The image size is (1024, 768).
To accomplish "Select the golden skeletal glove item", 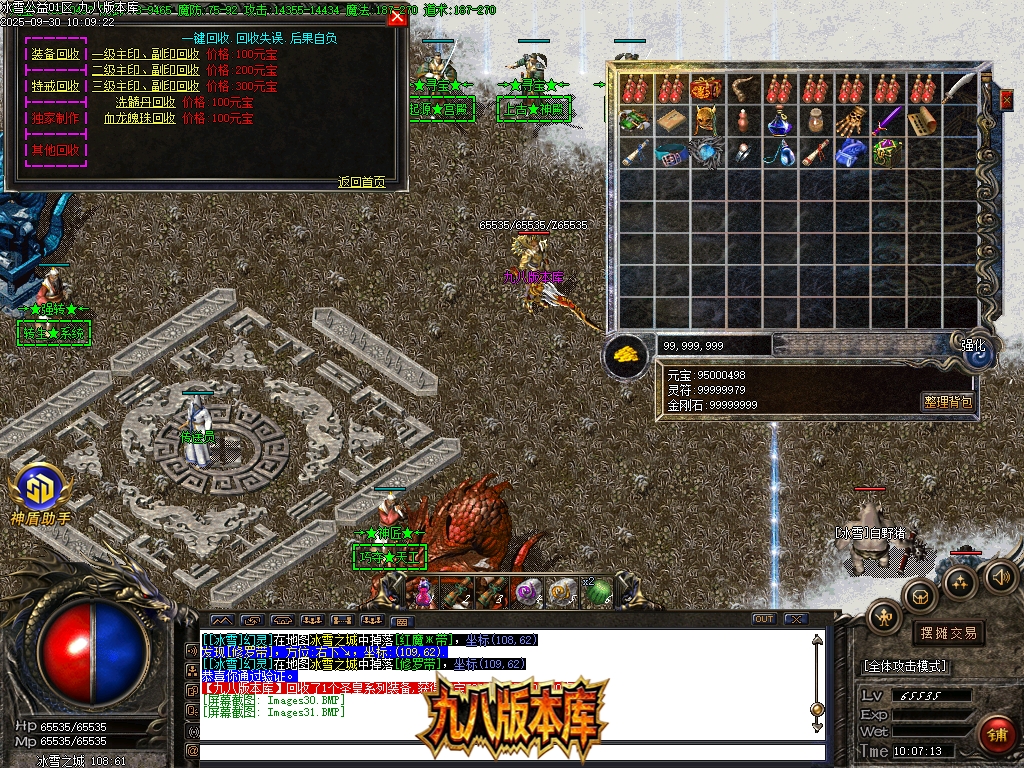I will tap(850, 121).
